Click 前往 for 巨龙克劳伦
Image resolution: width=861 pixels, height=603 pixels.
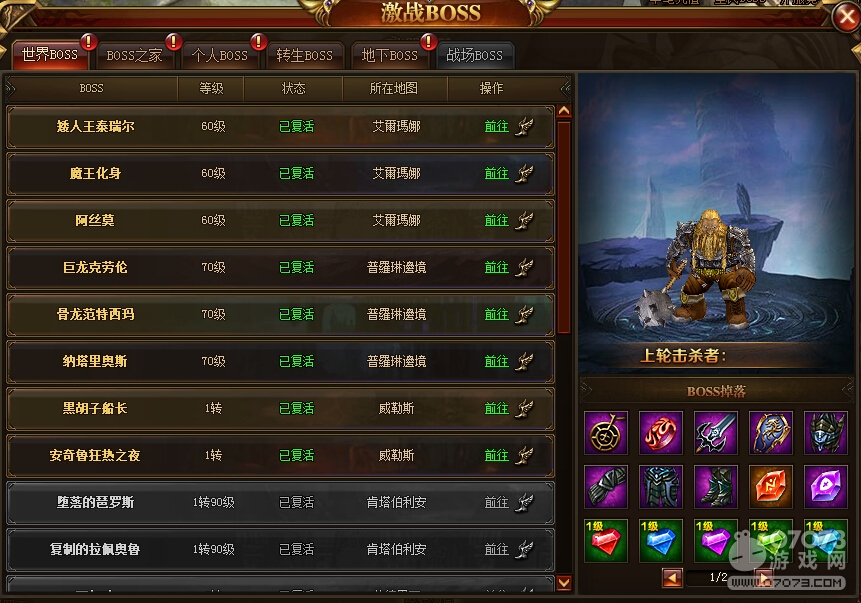pos(497,268)
